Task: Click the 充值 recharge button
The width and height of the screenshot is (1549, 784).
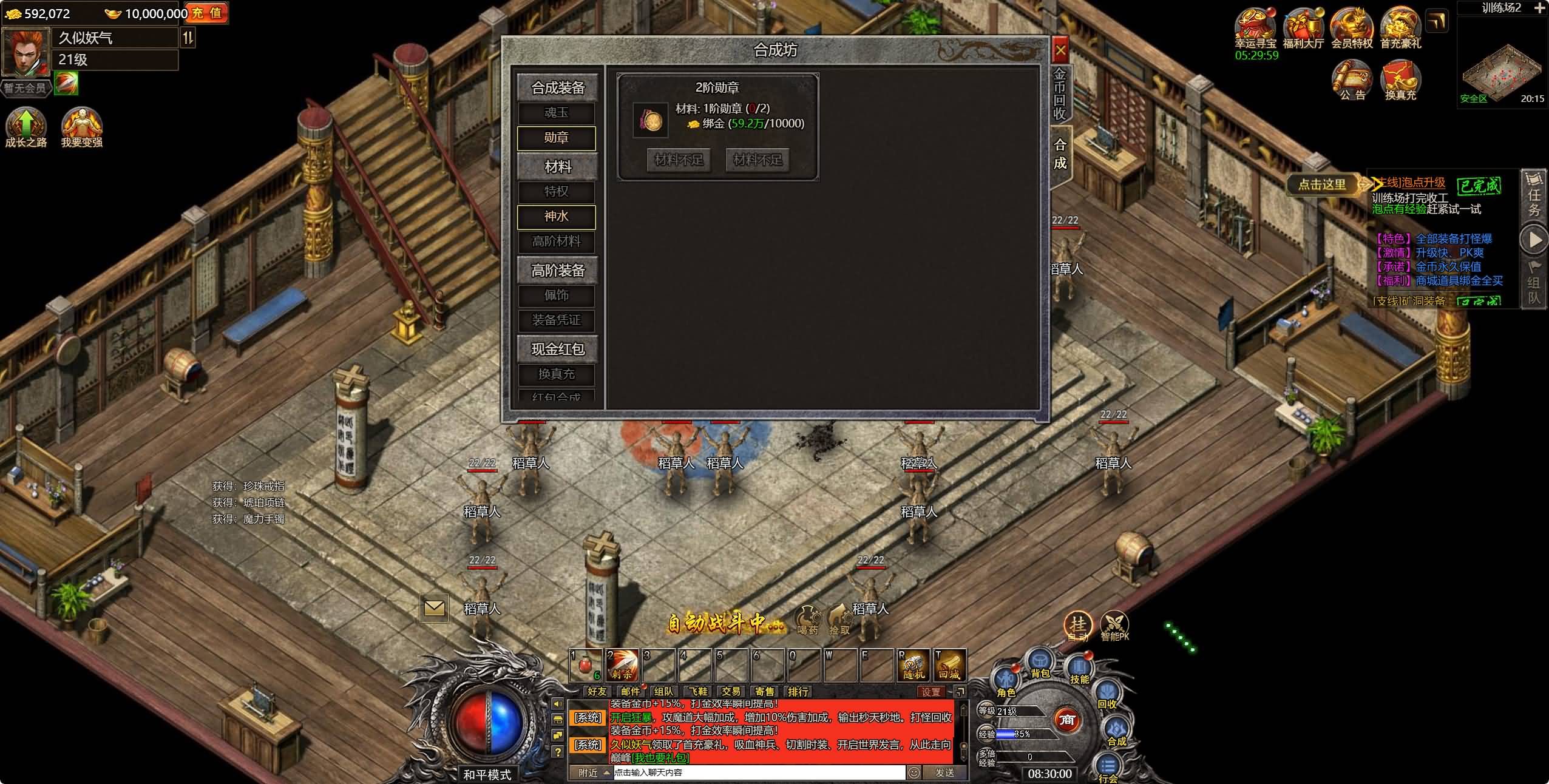Action: (206, 13)
